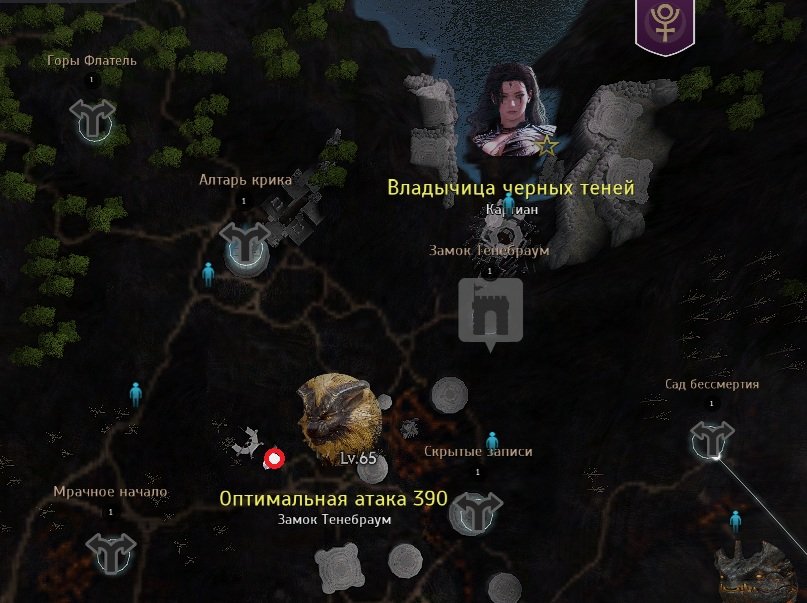Click the gold star beside the boss portrait
Image resolution: width=807 pixels, height=603 pixels.
547,146
